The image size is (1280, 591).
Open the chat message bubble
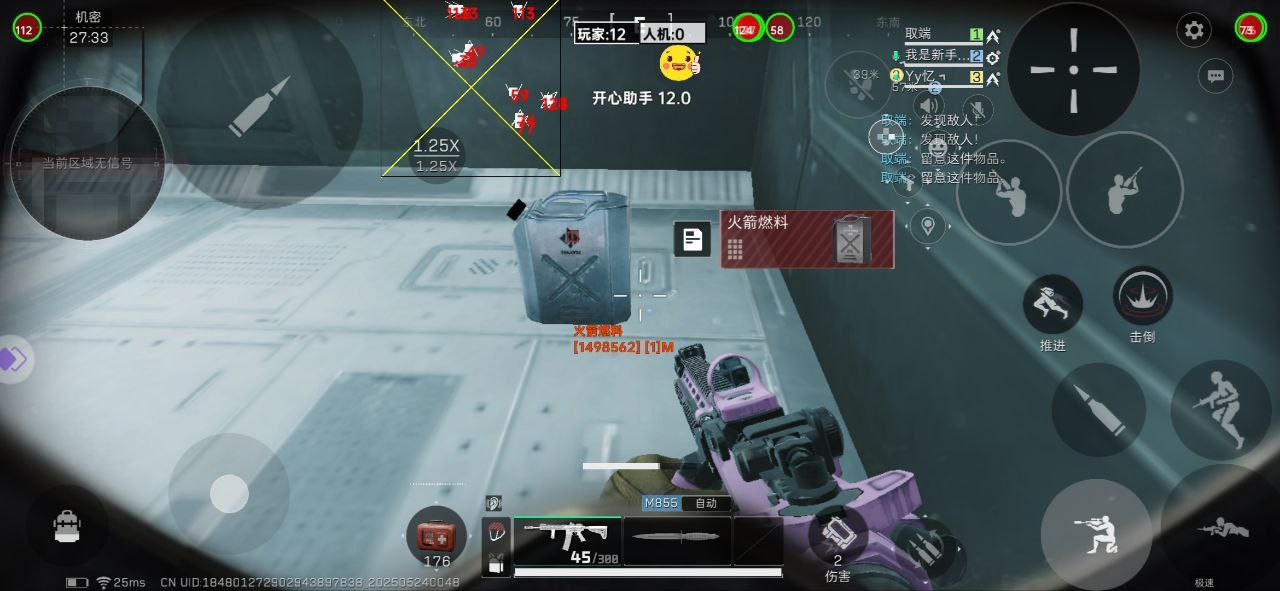point(1216,75)
